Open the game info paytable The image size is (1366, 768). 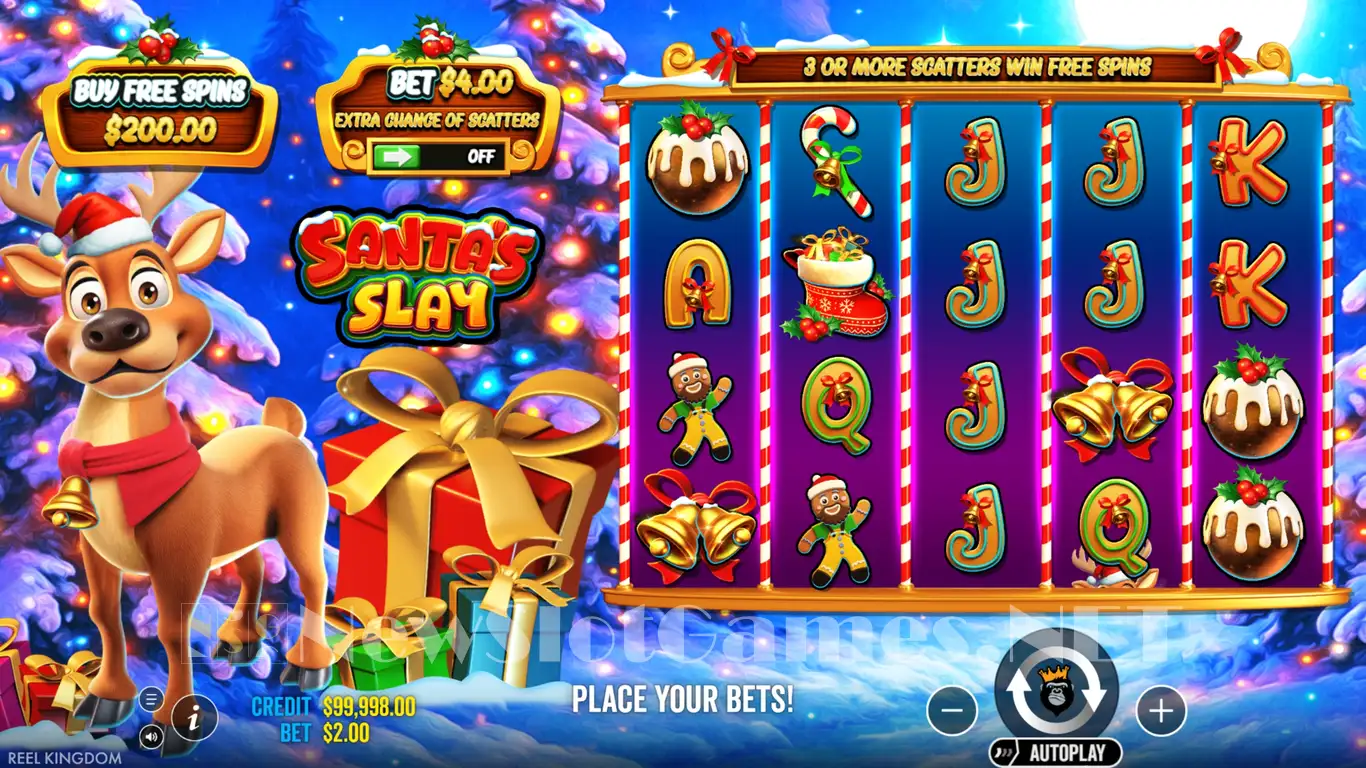tap(194, 717)
